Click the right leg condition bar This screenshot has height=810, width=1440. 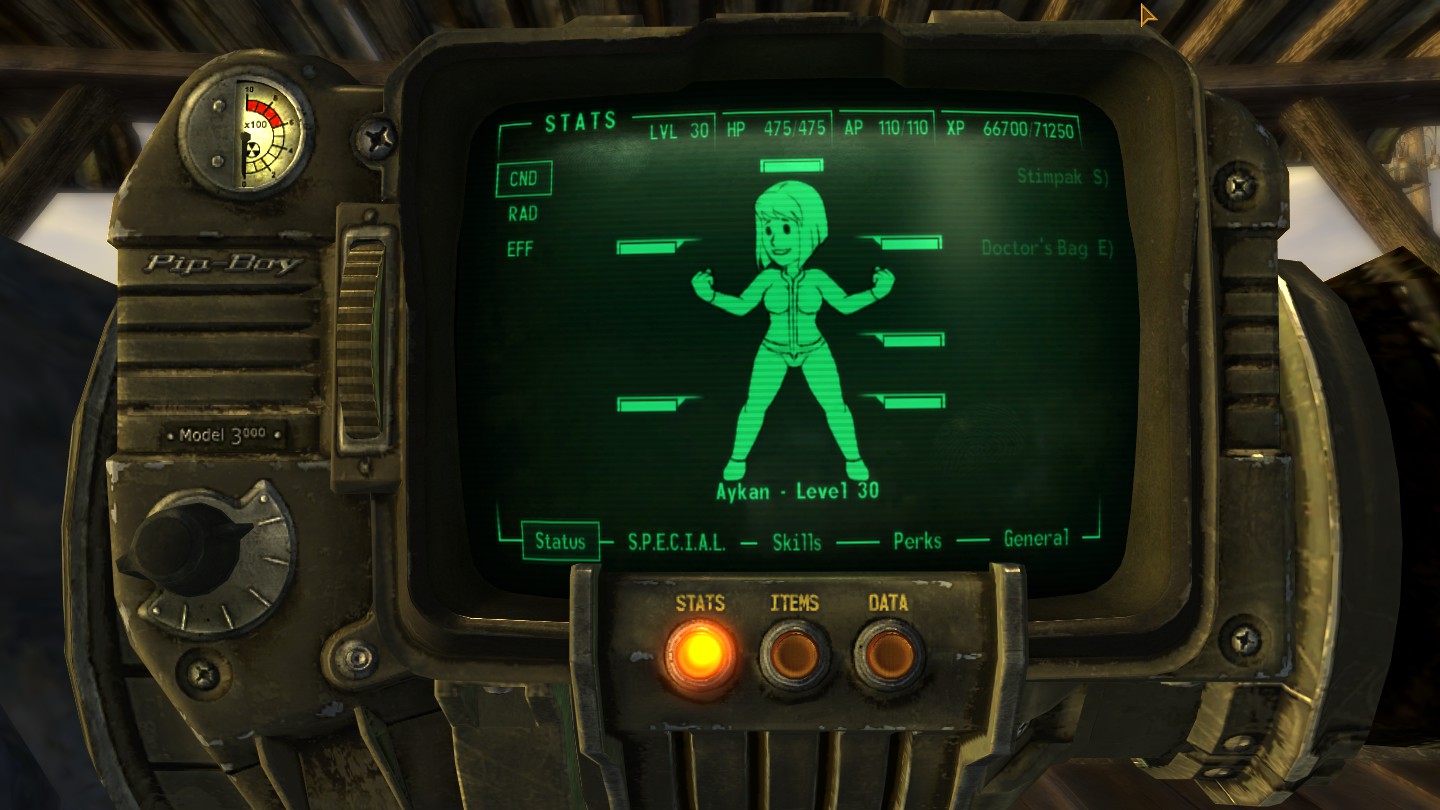(911, 403)
